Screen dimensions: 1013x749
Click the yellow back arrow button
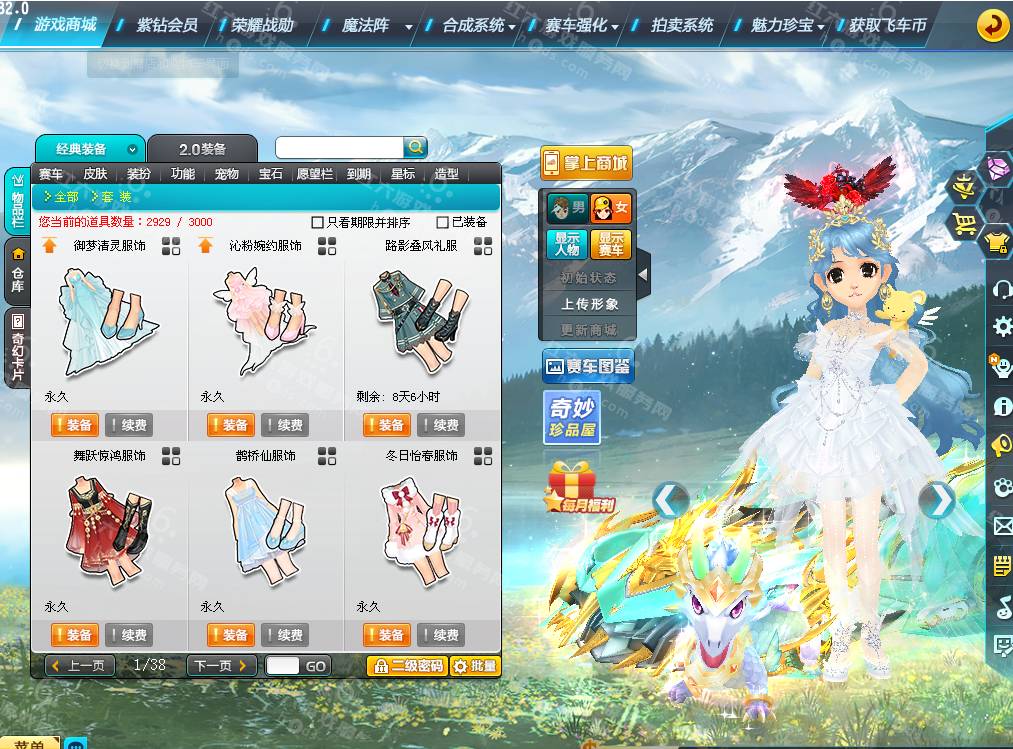(x=992, y=25)
